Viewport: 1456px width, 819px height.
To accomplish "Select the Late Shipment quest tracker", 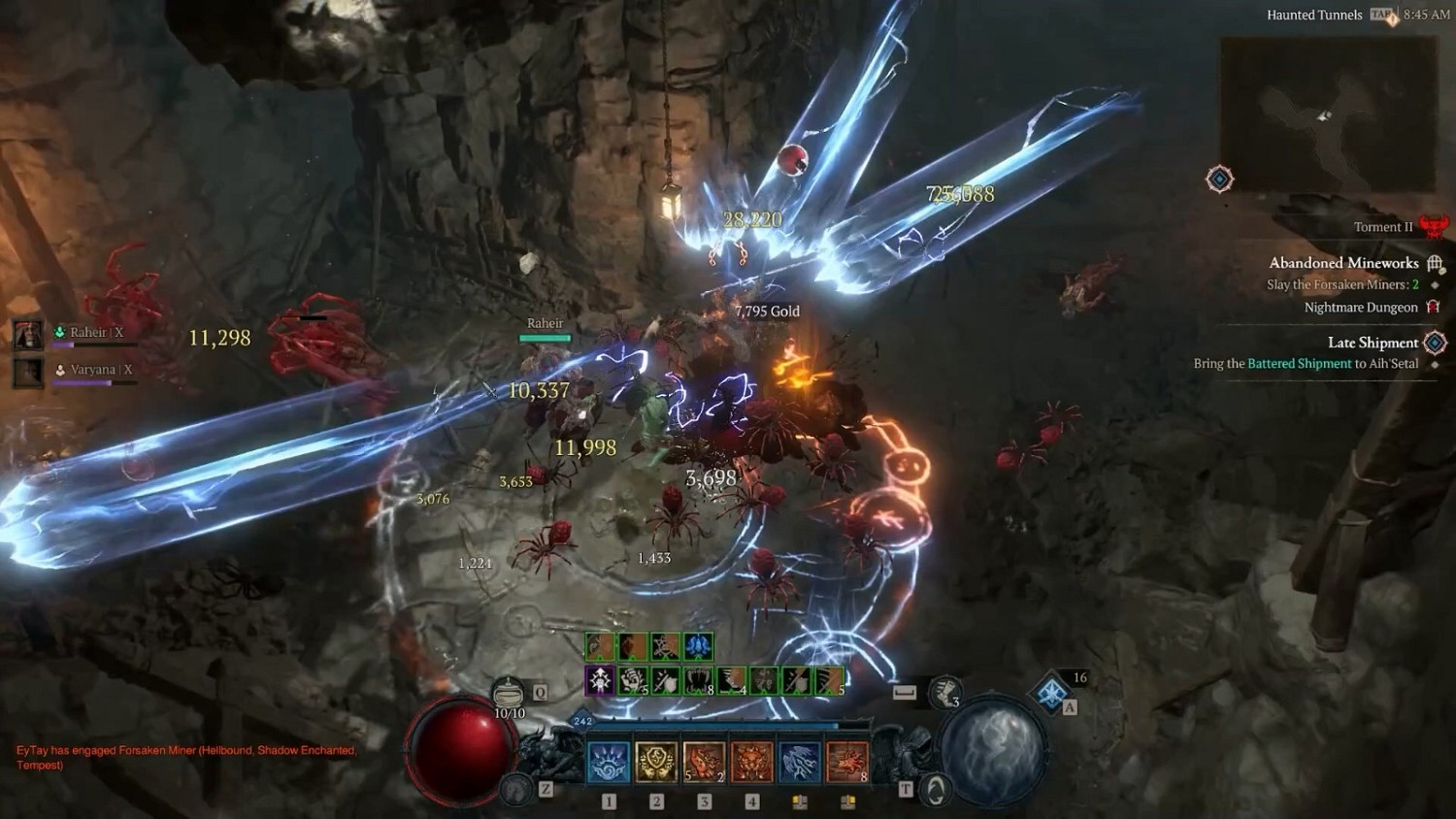I will click(1373, 343).
